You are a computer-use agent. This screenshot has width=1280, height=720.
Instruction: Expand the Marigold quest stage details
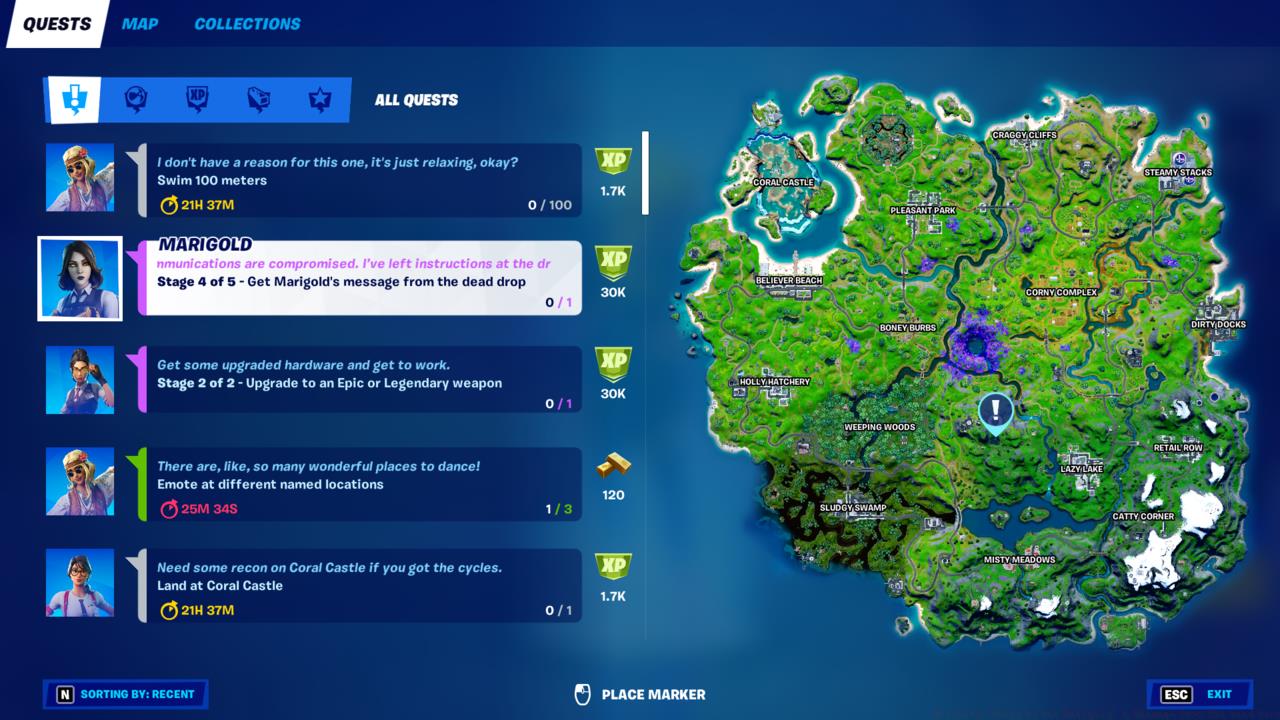tap(362, 278)
